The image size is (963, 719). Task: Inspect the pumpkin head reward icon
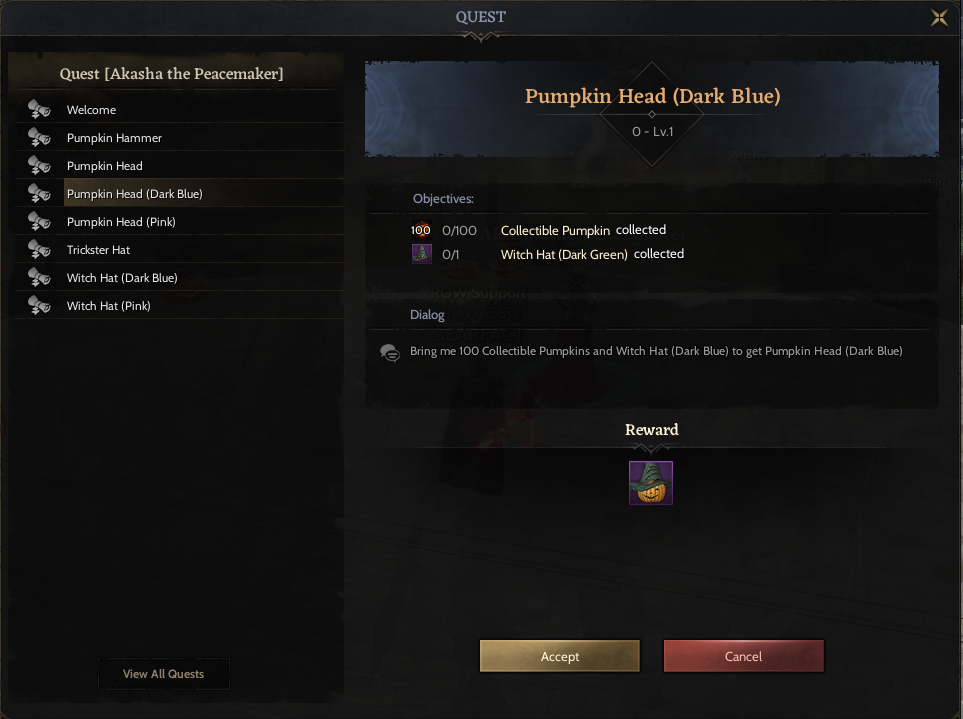(x=651, y=483)
